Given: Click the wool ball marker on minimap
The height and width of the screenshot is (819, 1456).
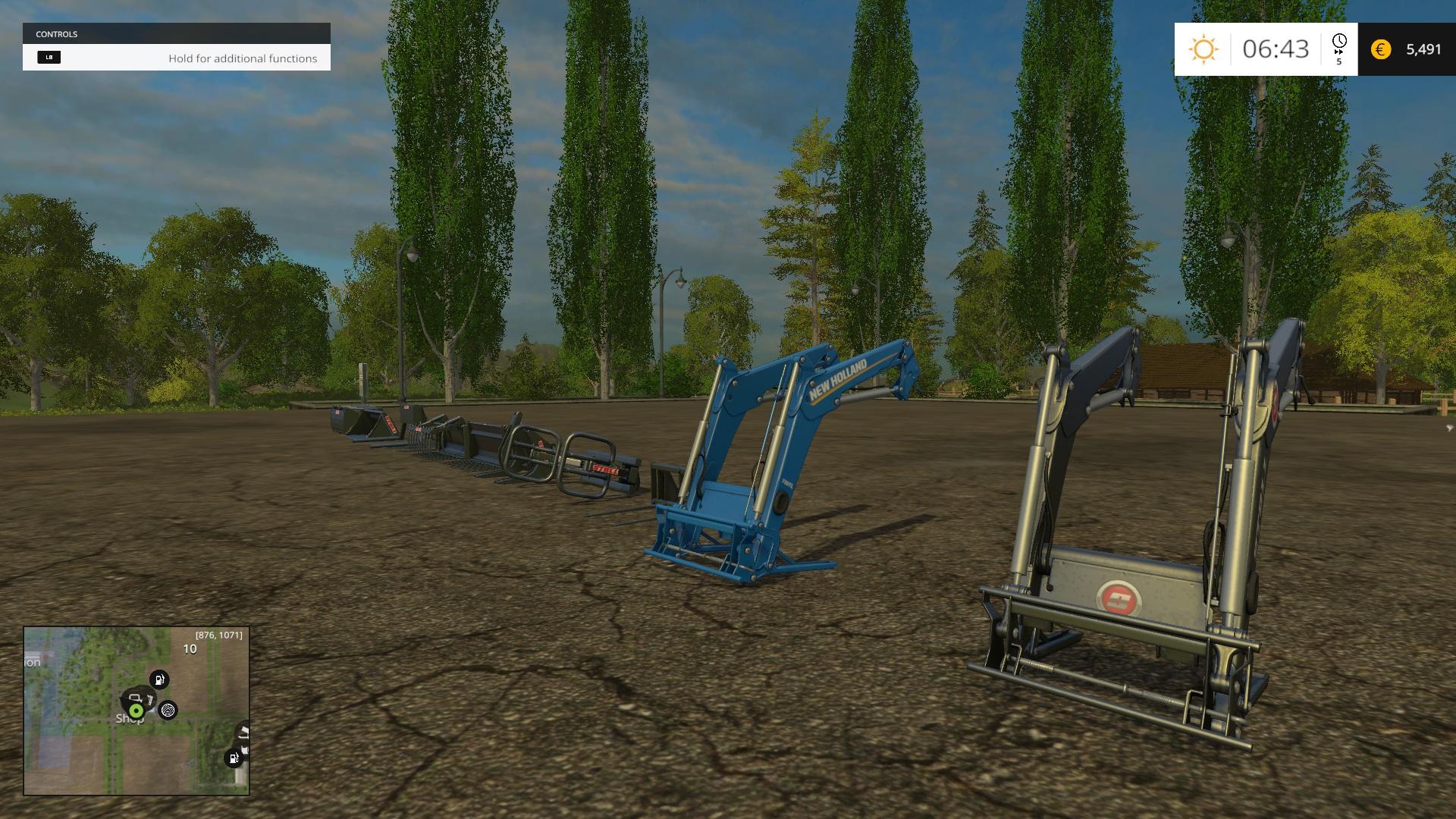Looking at the screenshot, I should point(168,710).
